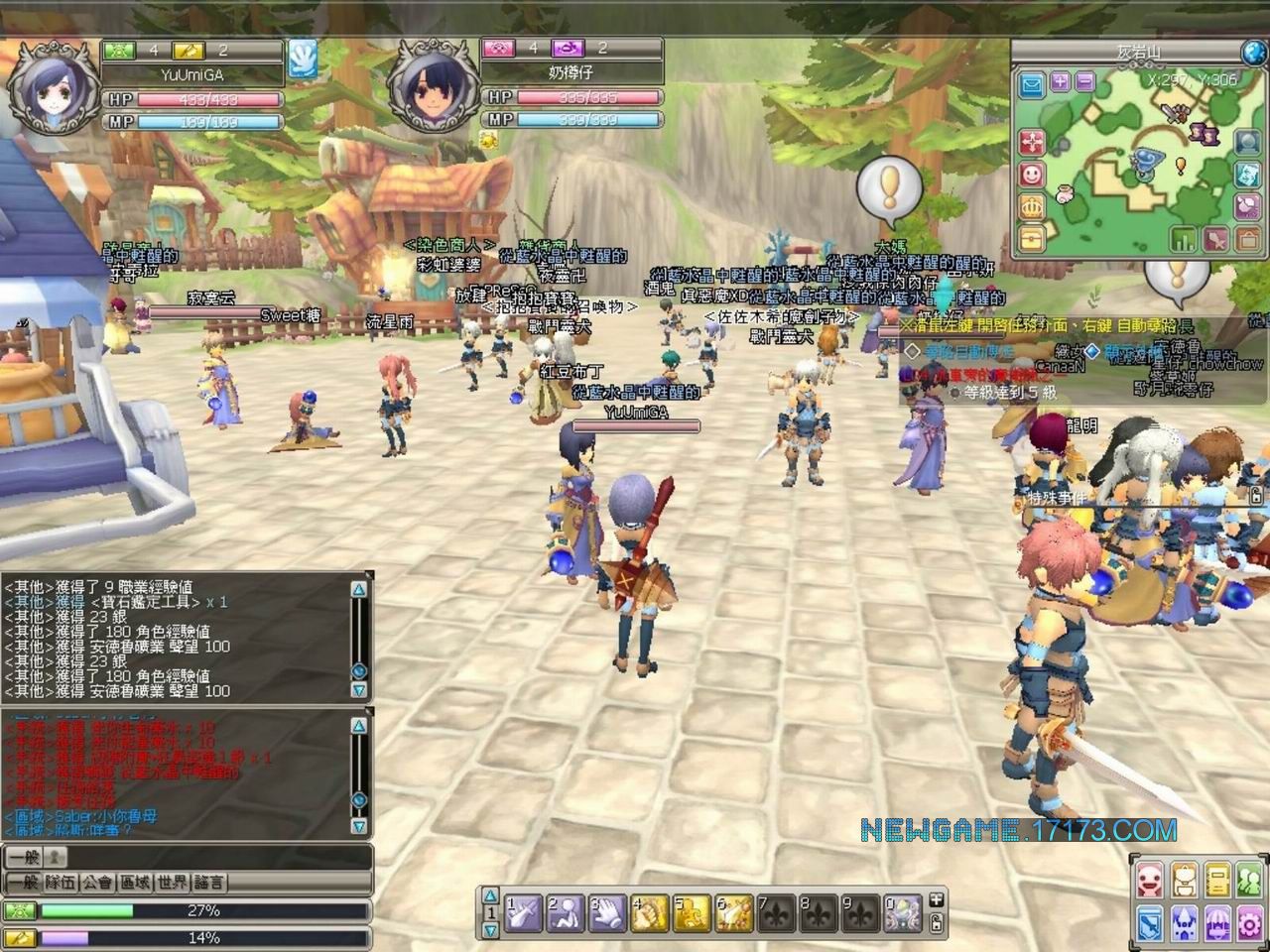The height and width of the screenshot is (952, 1270).
Task: Open the mail envelope on the minimap
Action: 1032,84
